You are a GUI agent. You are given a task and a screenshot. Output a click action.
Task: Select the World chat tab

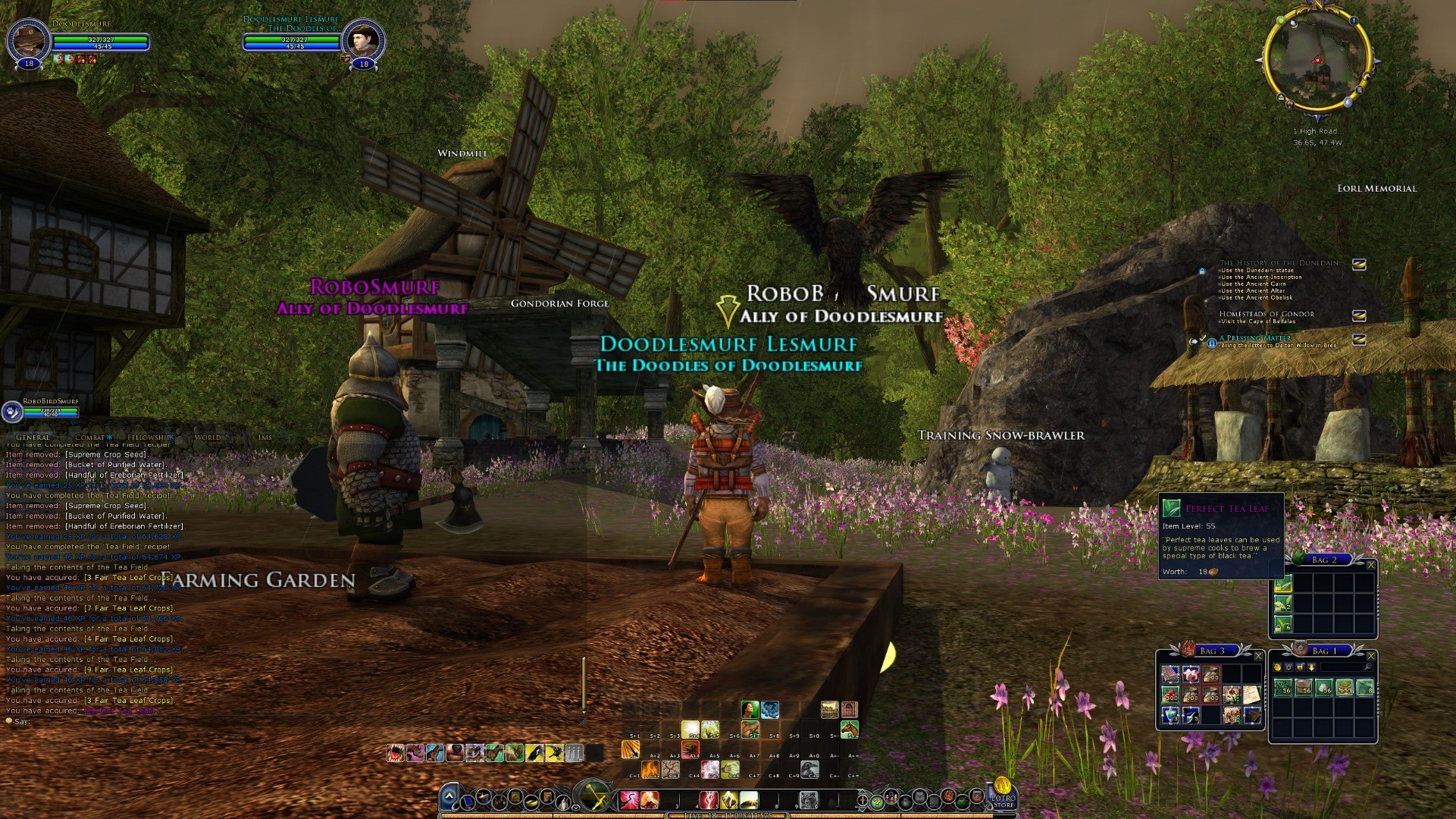click(x=208, y=438)
